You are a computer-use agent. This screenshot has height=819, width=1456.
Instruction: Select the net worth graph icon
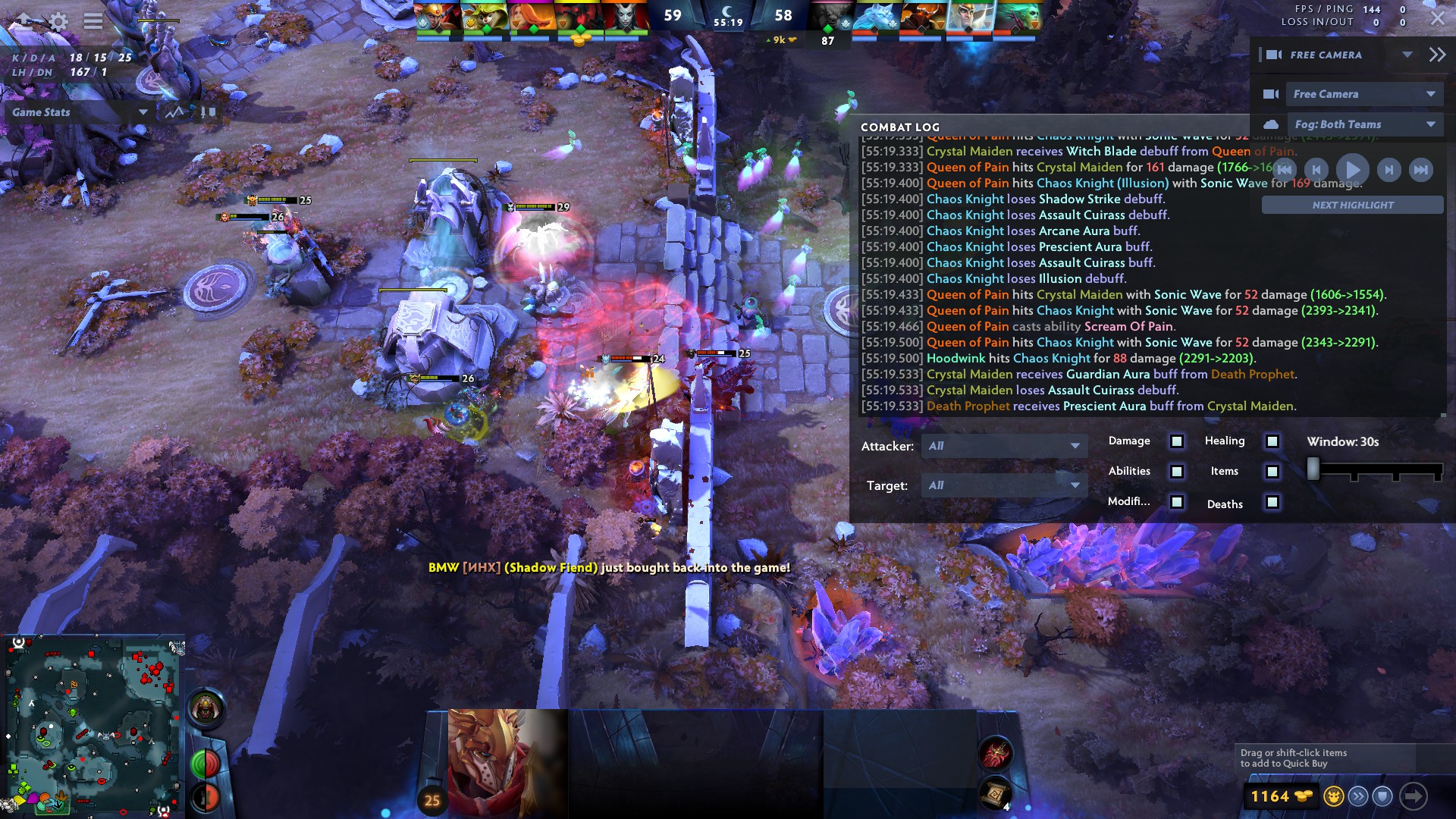tap(173, 112)
